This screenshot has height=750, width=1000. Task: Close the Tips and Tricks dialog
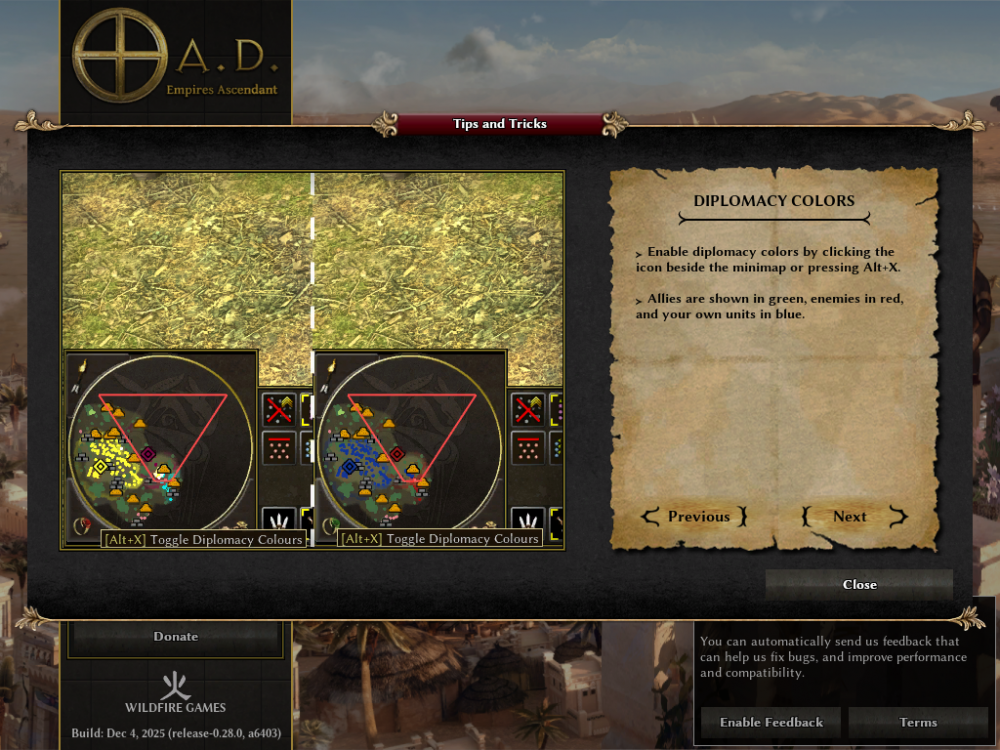coord(859,585)
